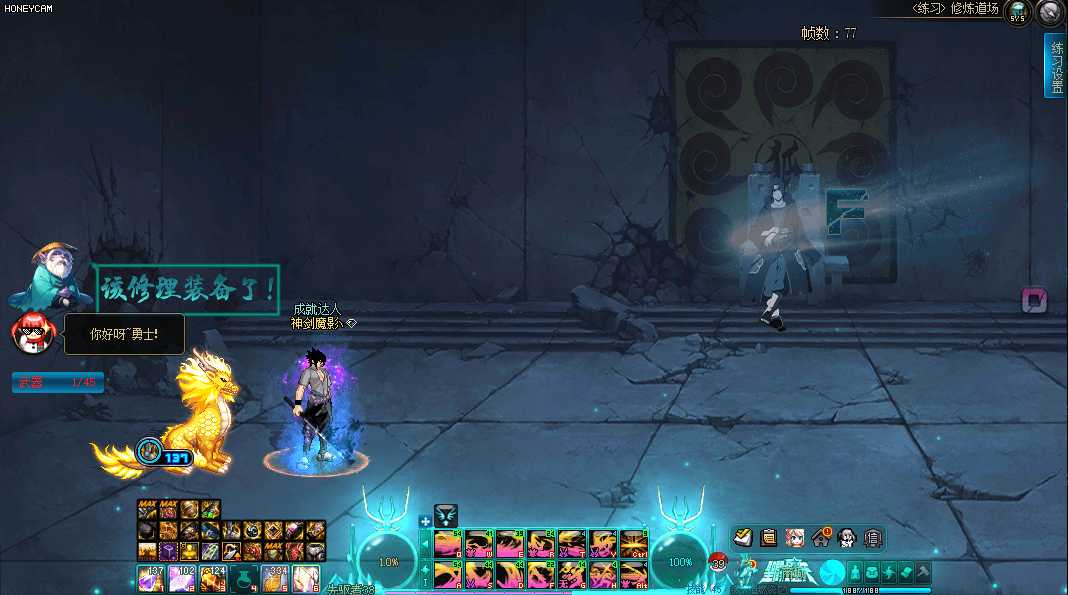Open the hammer icon in bottom-right menu

[x=924, y=572]
